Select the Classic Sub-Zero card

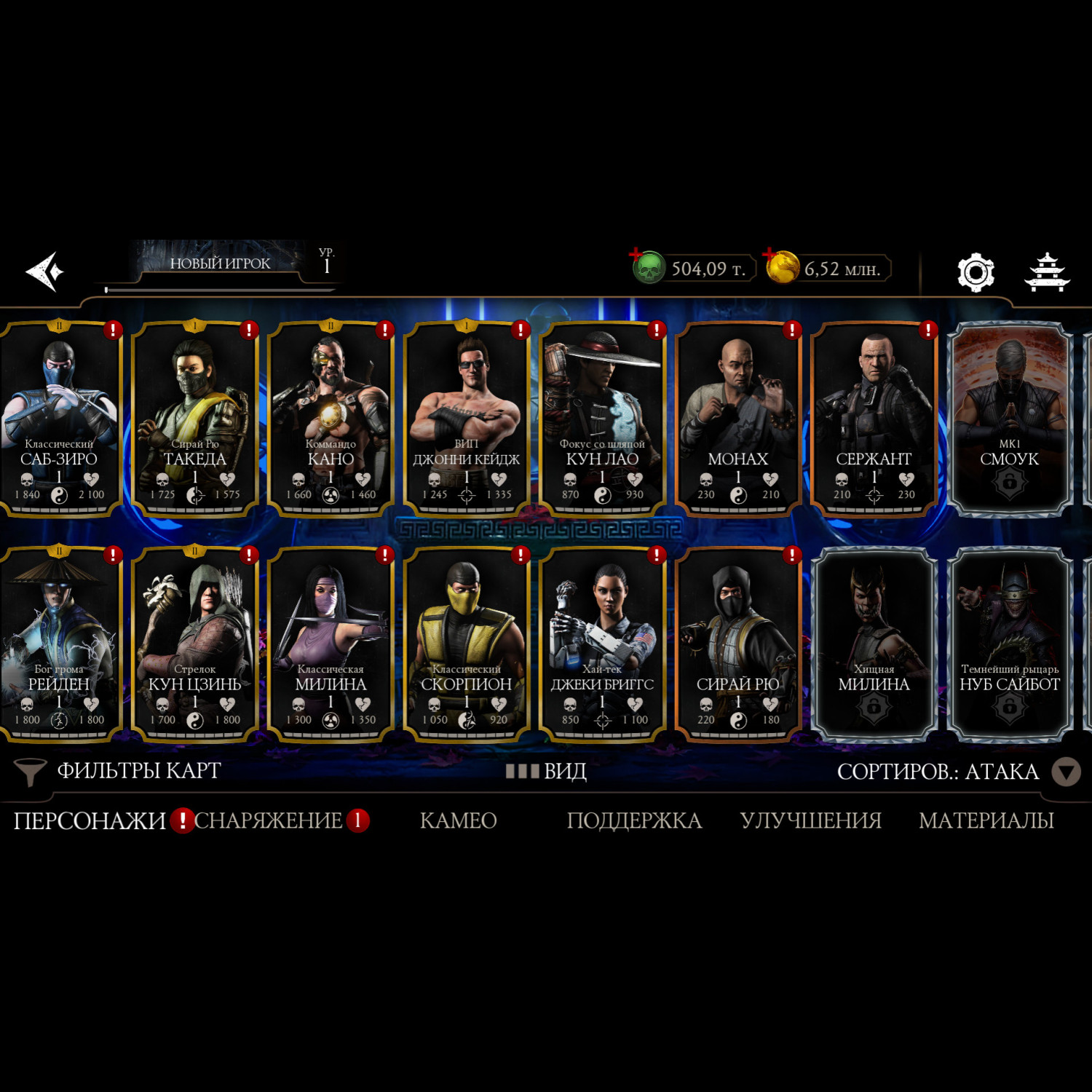tap(60, 419)
